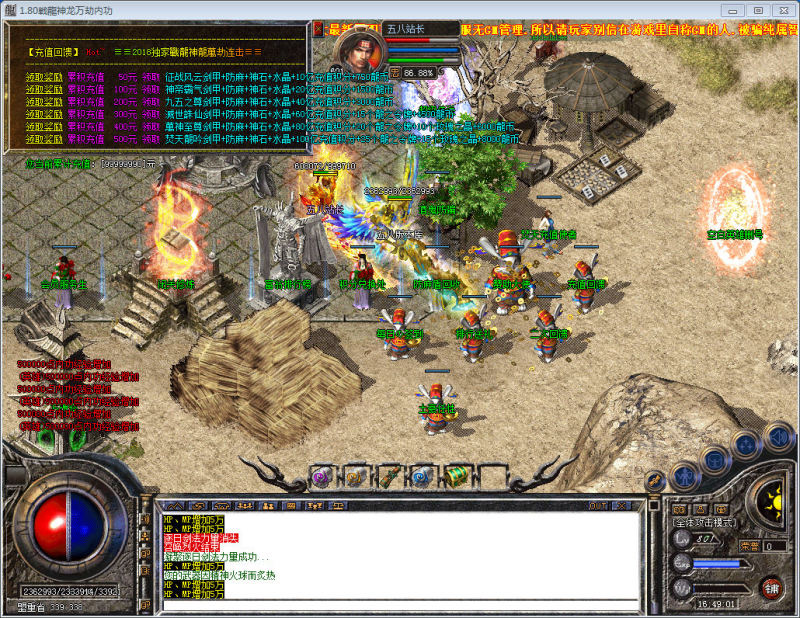
Task: Open the character status round button
Action: pos(684,477)
